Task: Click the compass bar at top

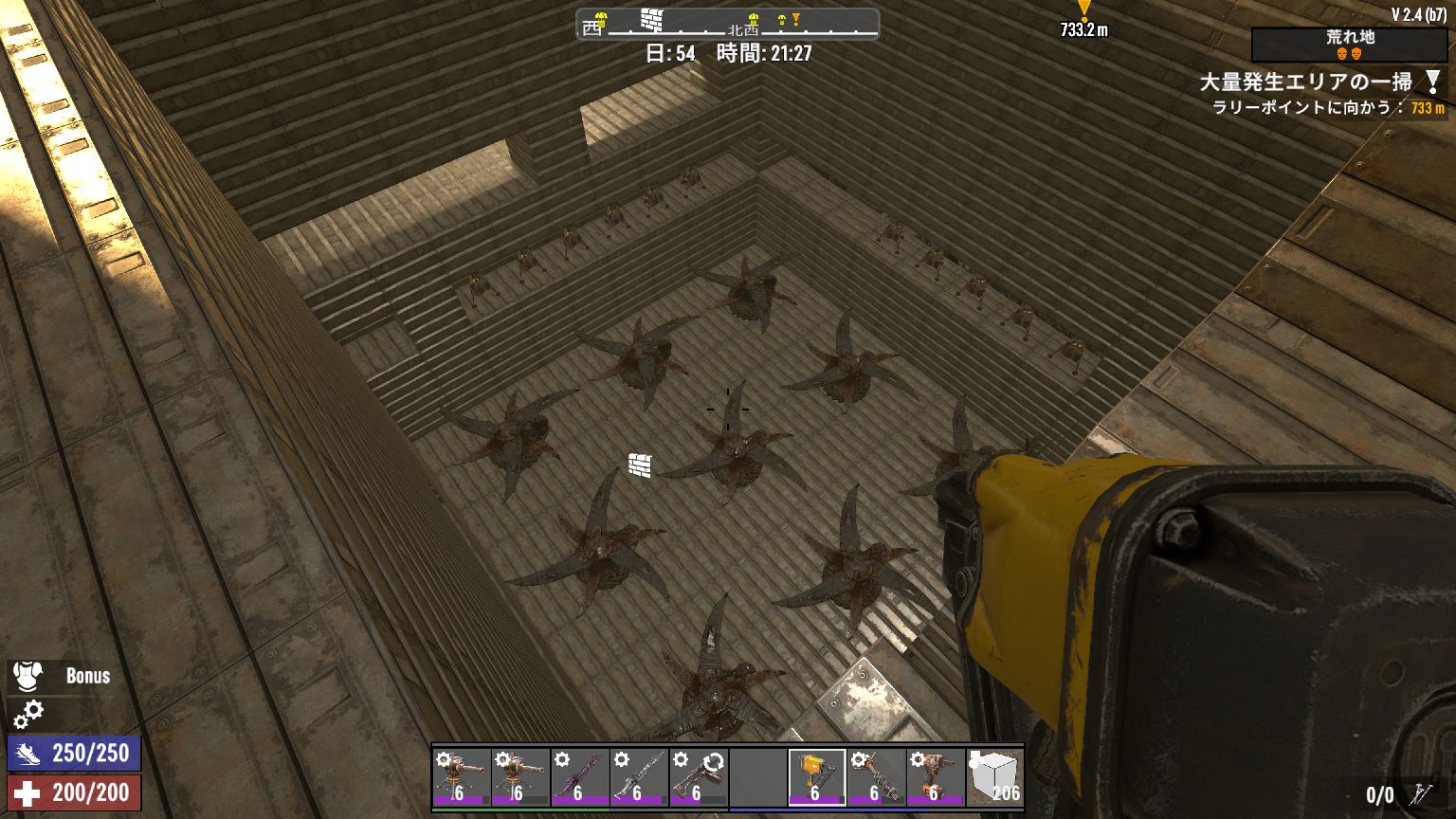Action: (x=727, y=25)
